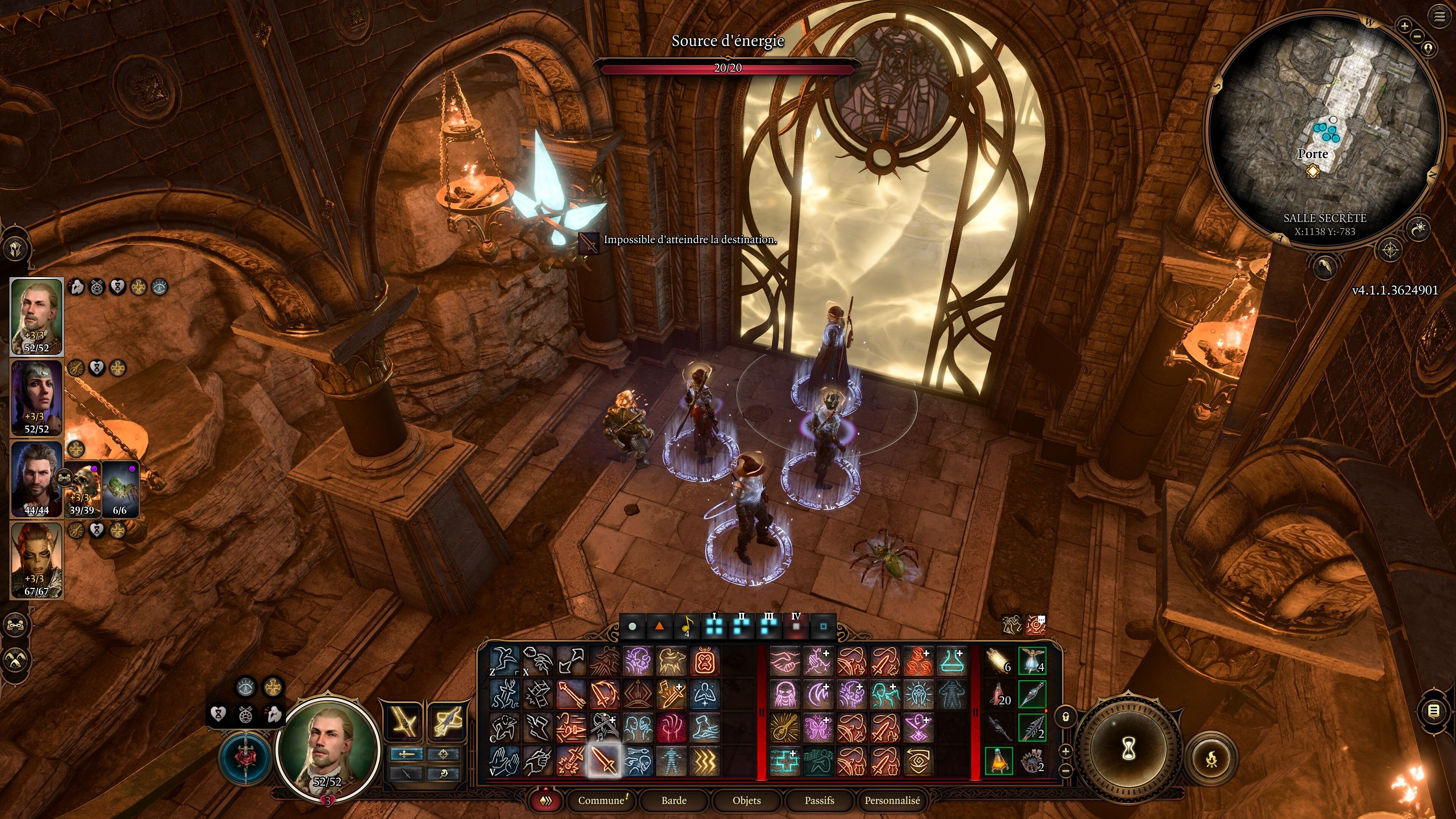This screenshot has width=1456, height=819.
Task: Select the crossbow ranged weapon slot
Action: (447, 722)
